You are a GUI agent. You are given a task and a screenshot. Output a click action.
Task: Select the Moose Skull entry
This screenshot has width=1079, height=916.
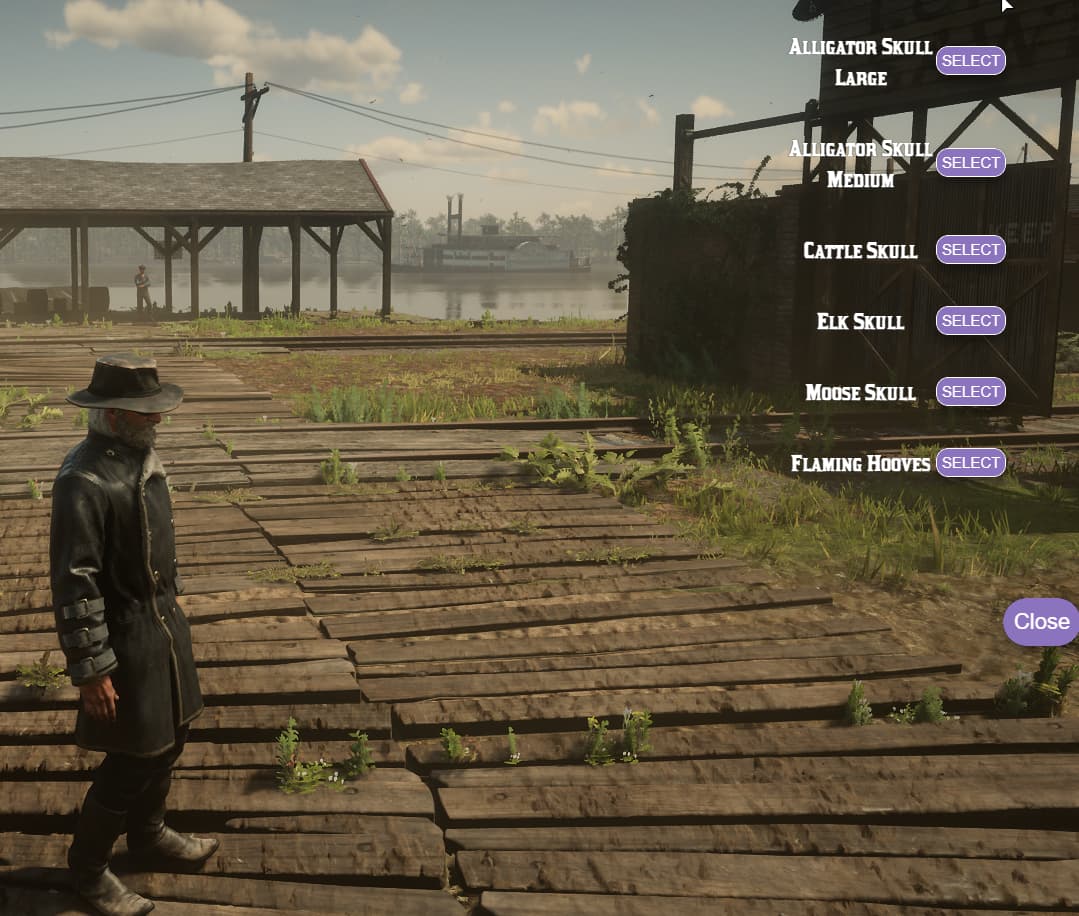[970, 392]
